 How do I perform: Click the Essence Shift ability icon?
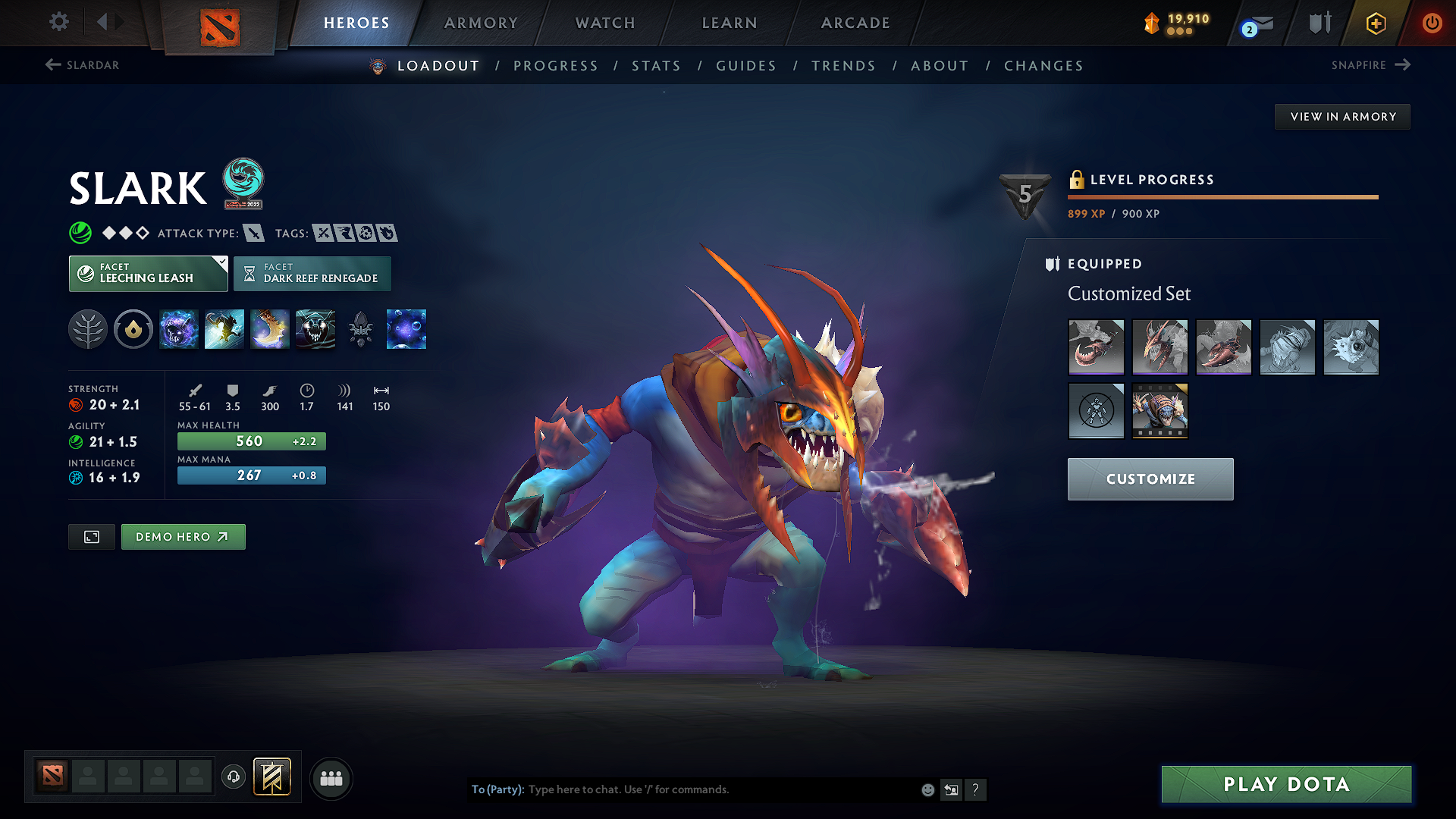269,329
